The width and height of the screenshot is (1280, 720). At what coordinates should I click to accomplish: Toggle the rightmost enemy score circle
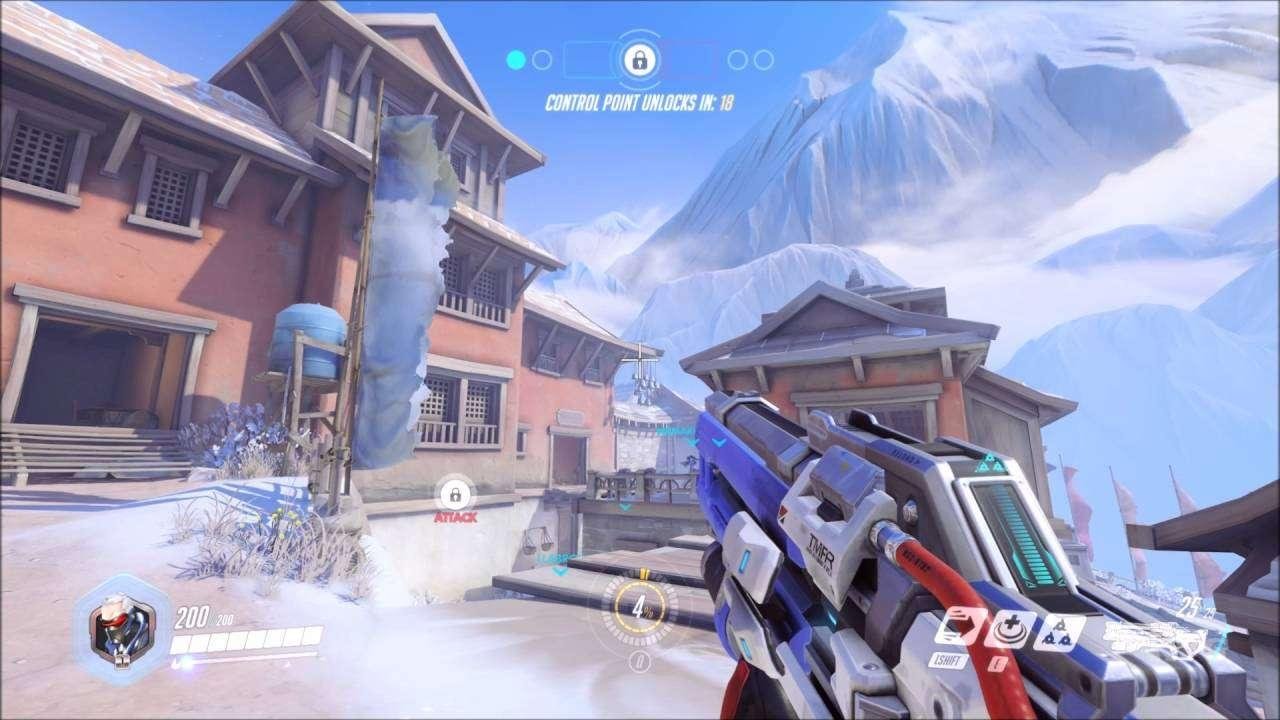click(764, 59)
